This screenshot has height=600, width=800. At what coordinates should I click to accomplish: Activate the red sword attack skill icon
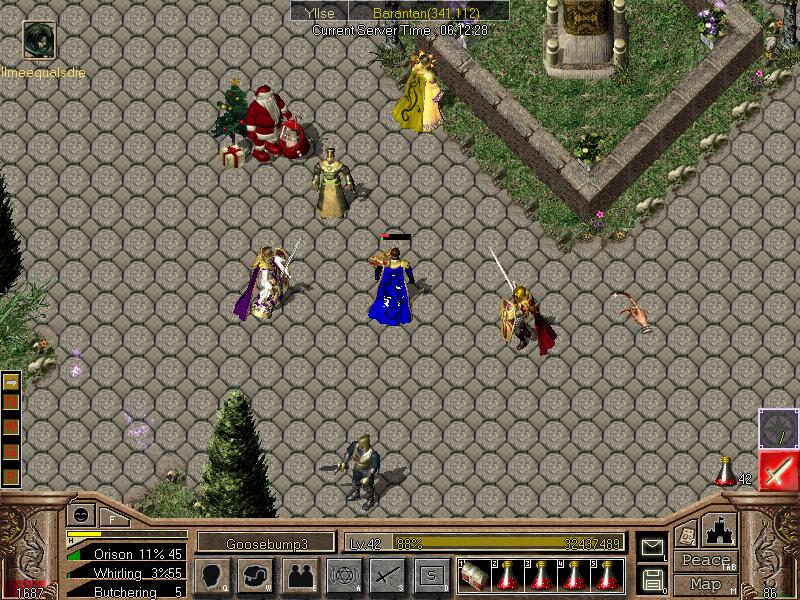(x=778, y=471)
